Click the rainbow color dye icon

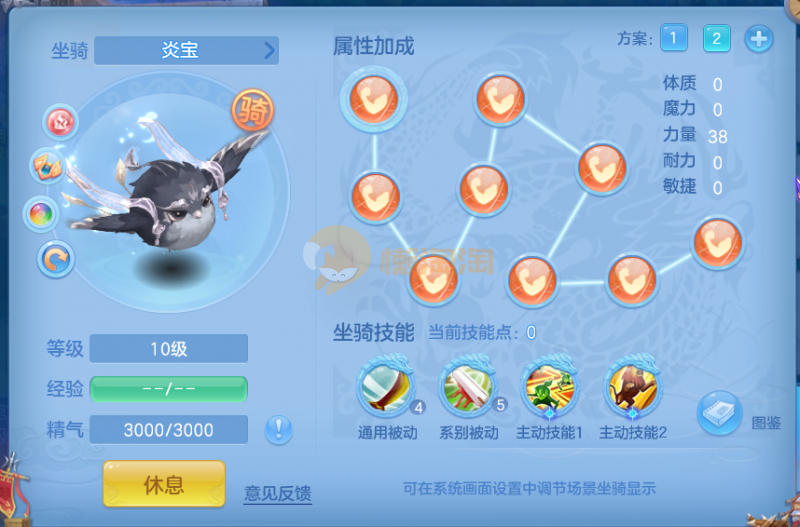[42, 213]
